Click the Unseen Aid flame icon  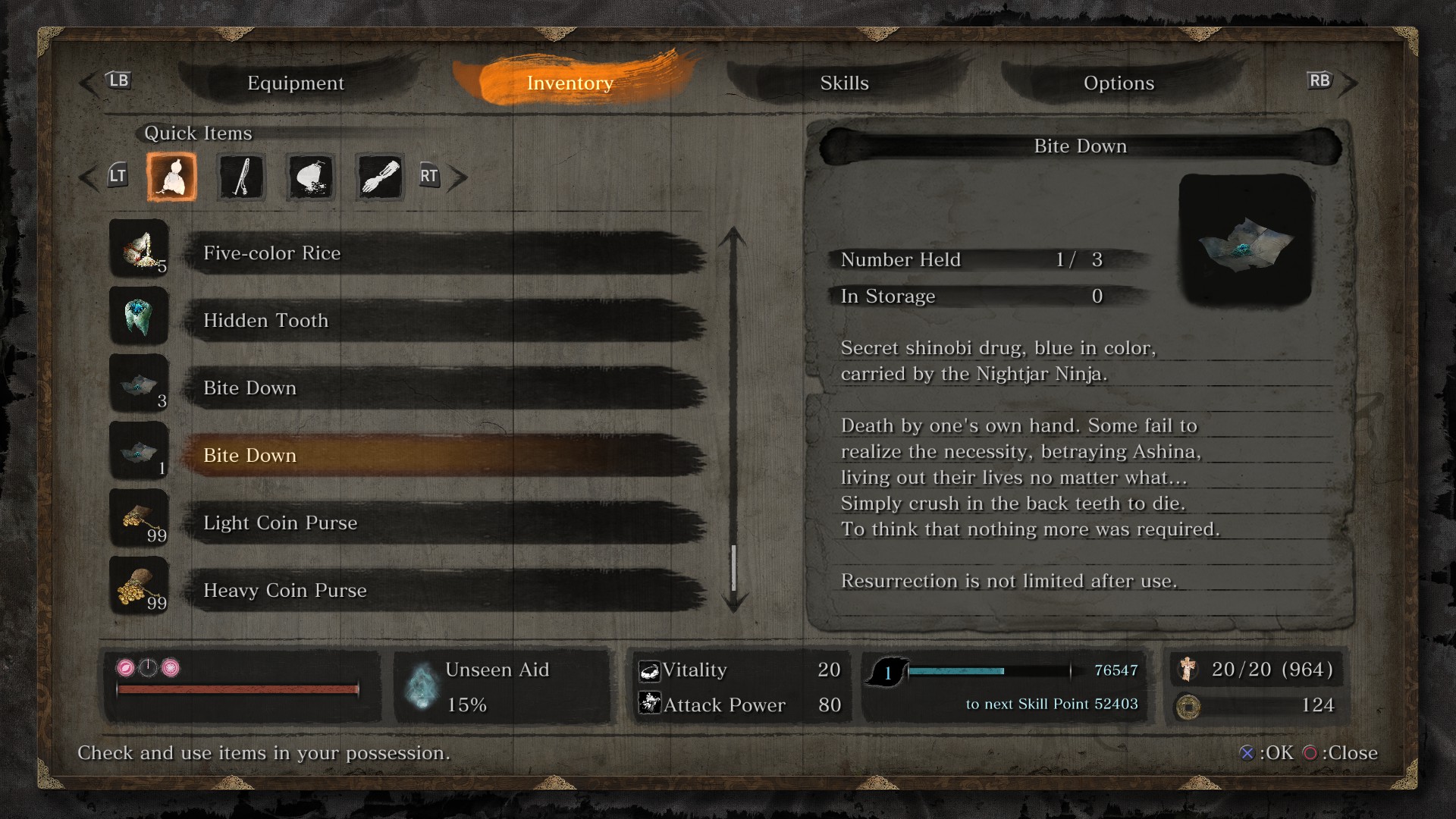tap(421, 685)
